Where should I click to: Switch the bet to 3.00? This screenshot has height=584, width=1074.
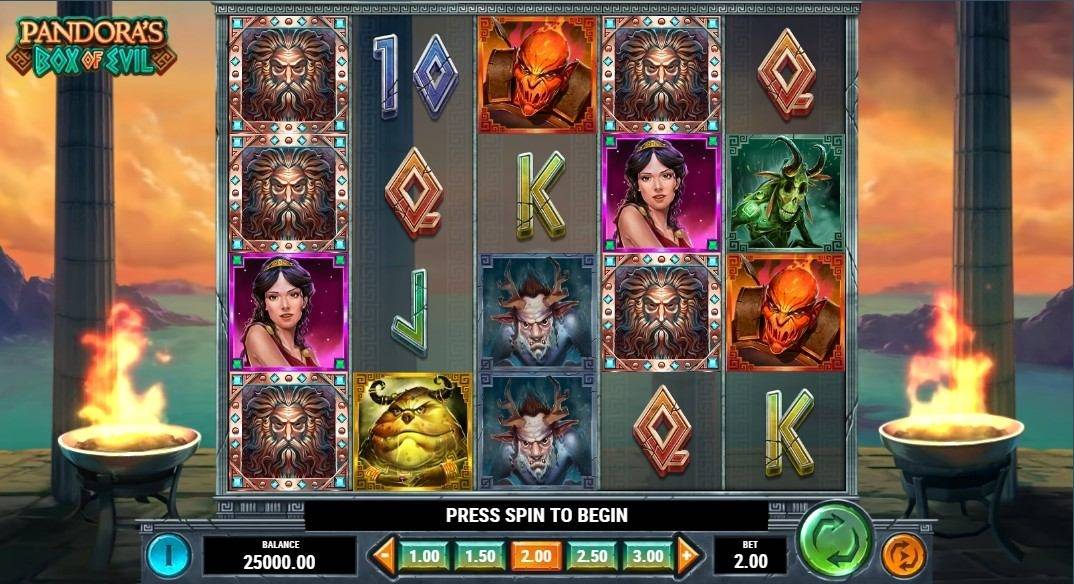pyautogui.click(x=646, y=554)
